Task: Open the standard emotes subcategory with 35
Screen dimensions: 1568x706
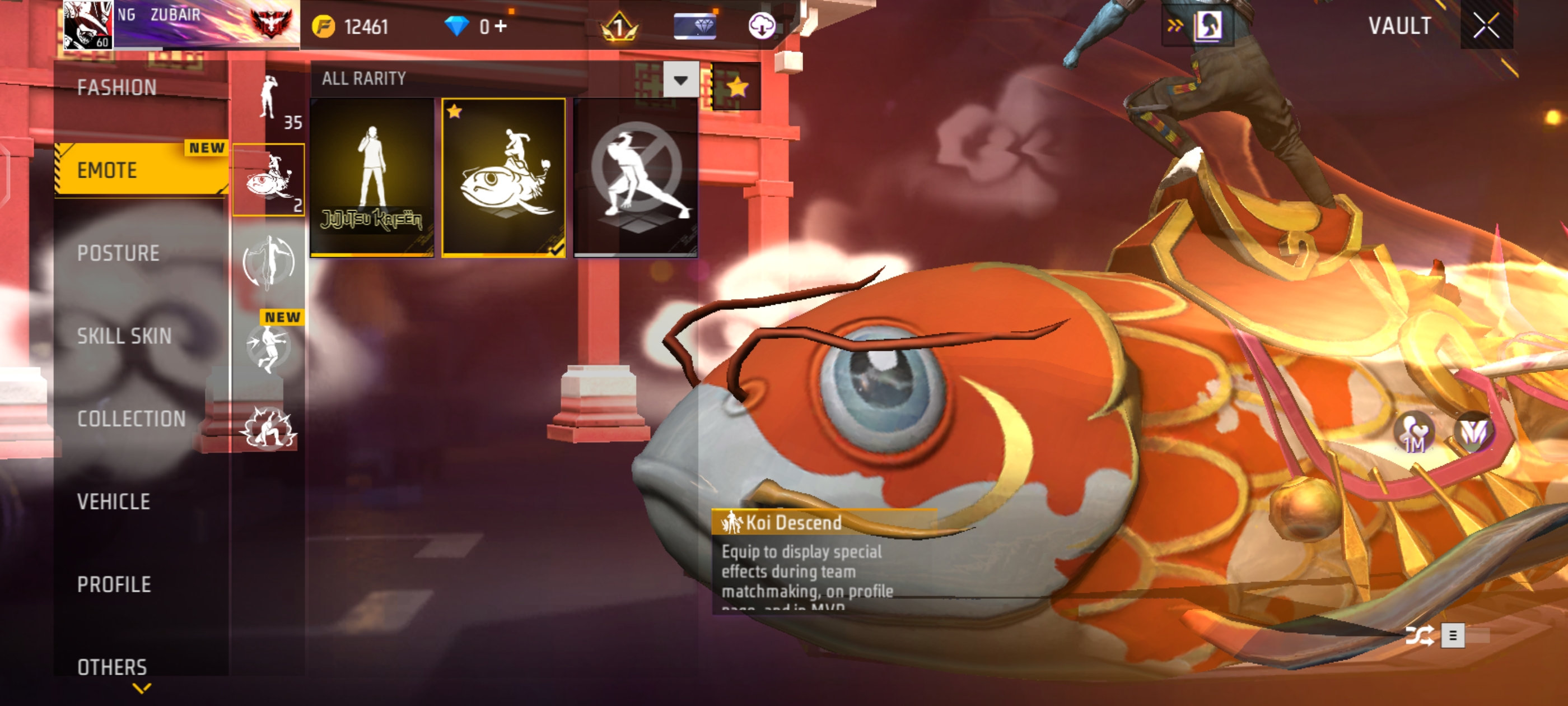Action: point(269,100)
